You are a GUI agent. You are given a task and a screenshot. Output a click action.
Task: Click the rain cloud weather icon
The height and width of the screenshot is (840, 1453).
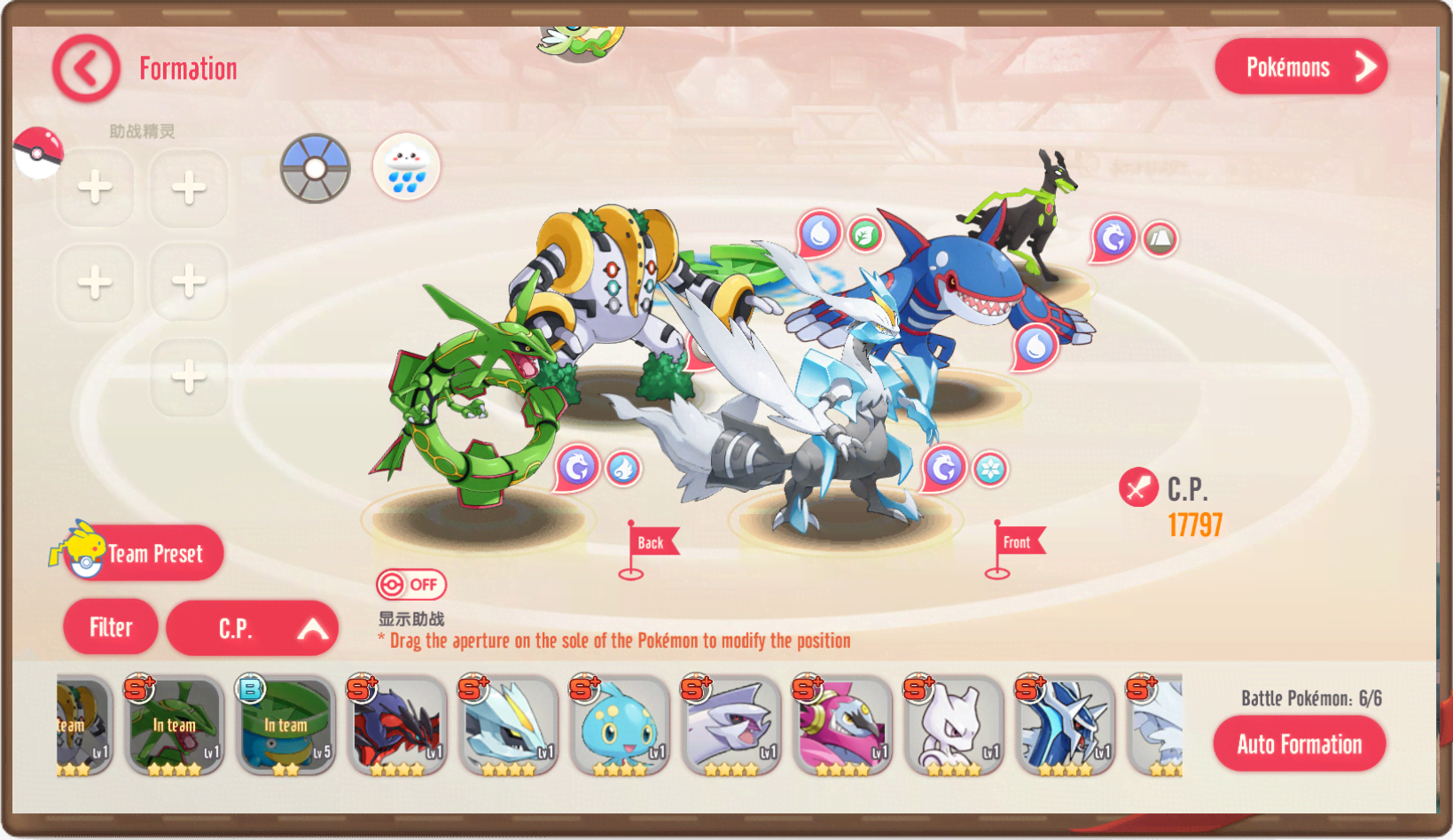(407, 167)
